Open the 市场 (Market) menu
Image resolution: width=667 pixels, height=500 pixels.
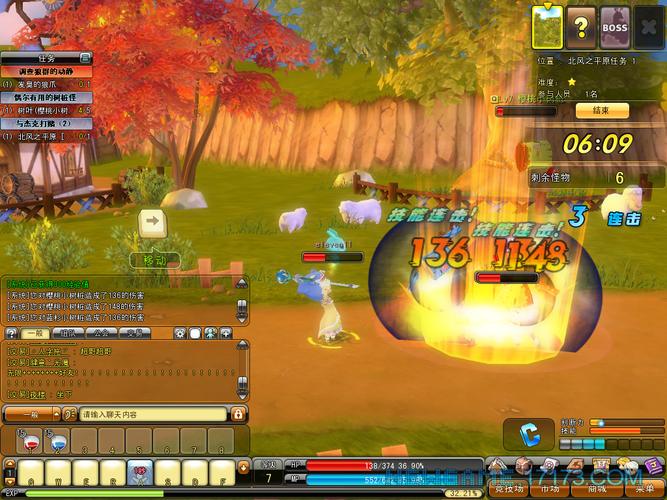[550, 490]
